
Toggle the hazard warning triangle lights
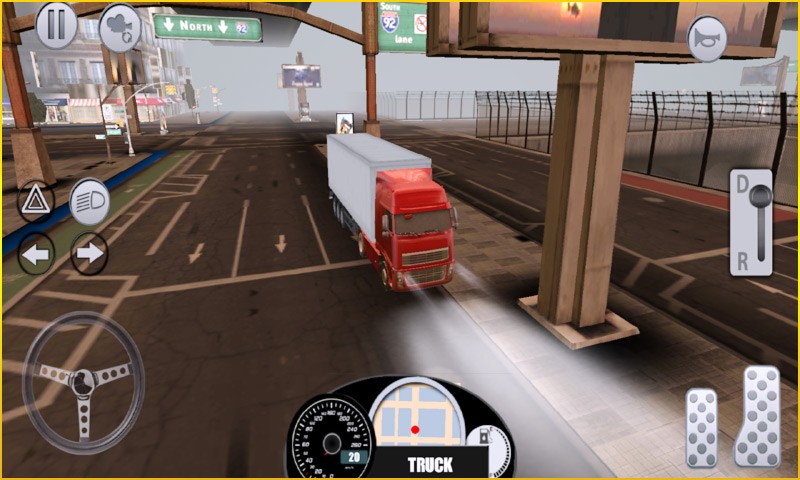[36, 202]
